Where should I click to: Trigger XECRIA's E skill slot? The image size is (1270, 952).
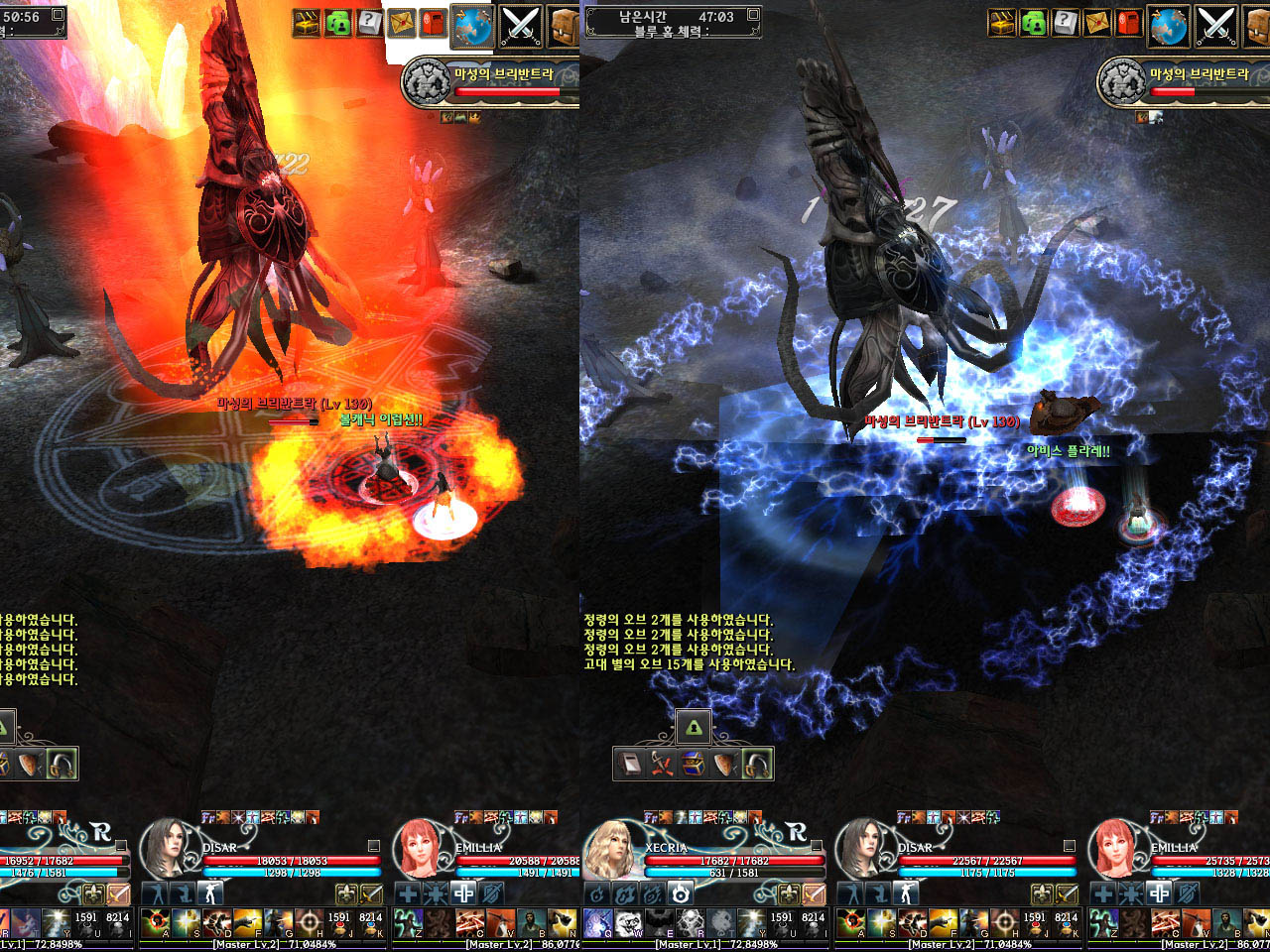point(658,924)
